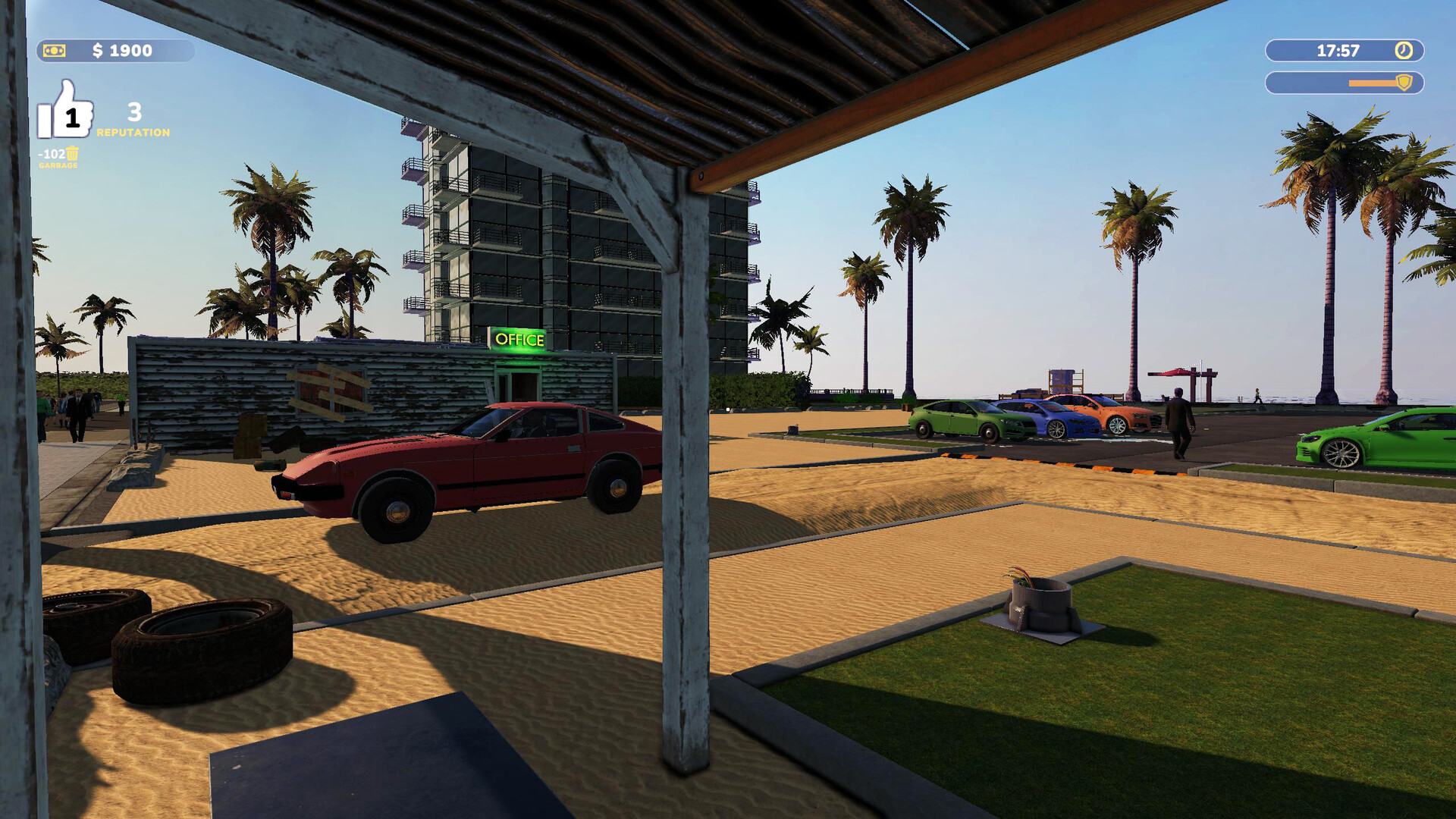Click the clock icon next to 17:57
Screen dimensions: 1456x819
point(1403,51)
